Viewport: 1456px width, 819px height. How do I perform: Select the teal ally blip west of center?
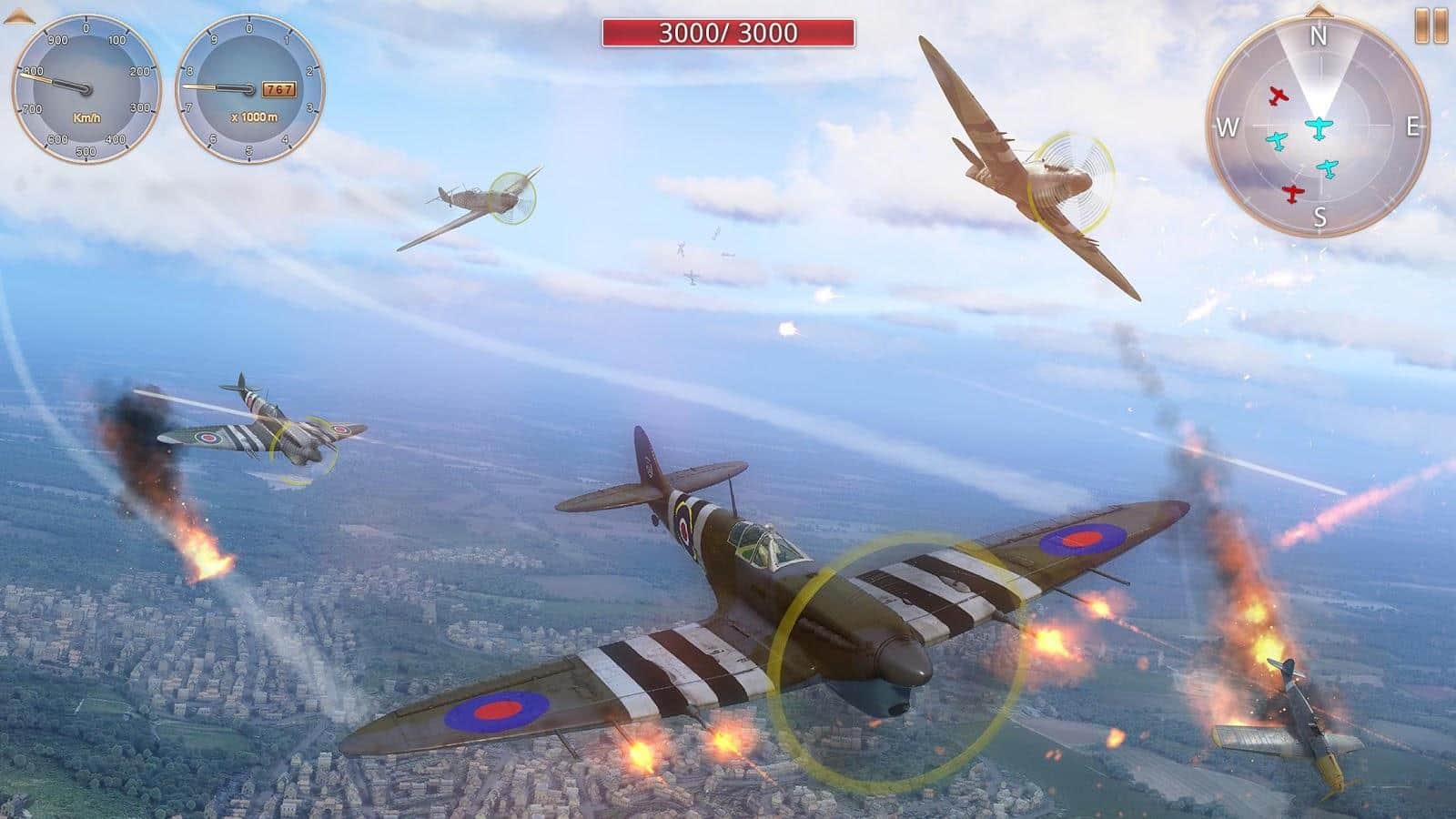(x=1278, y=142)
